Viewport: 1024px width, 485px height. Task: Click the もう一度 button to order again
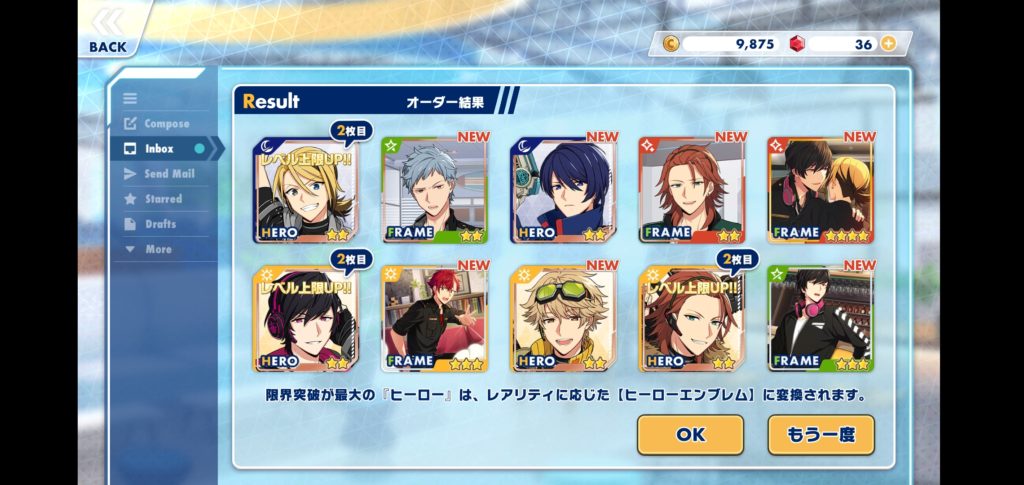[820, 435]
